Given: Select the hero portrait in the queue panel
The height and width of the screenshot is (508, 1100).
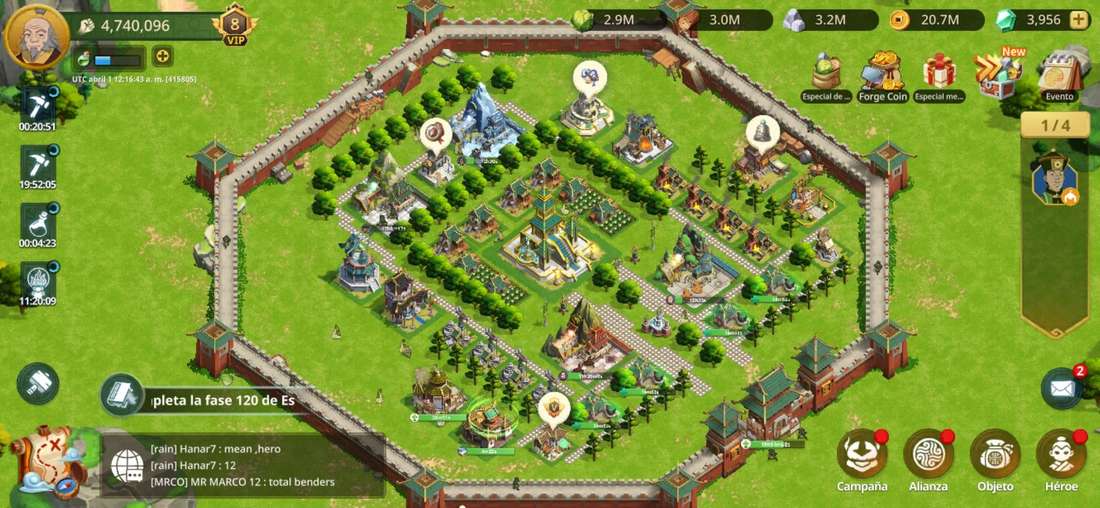Looking at the screenshot, I should click(x=1054, y=180).
